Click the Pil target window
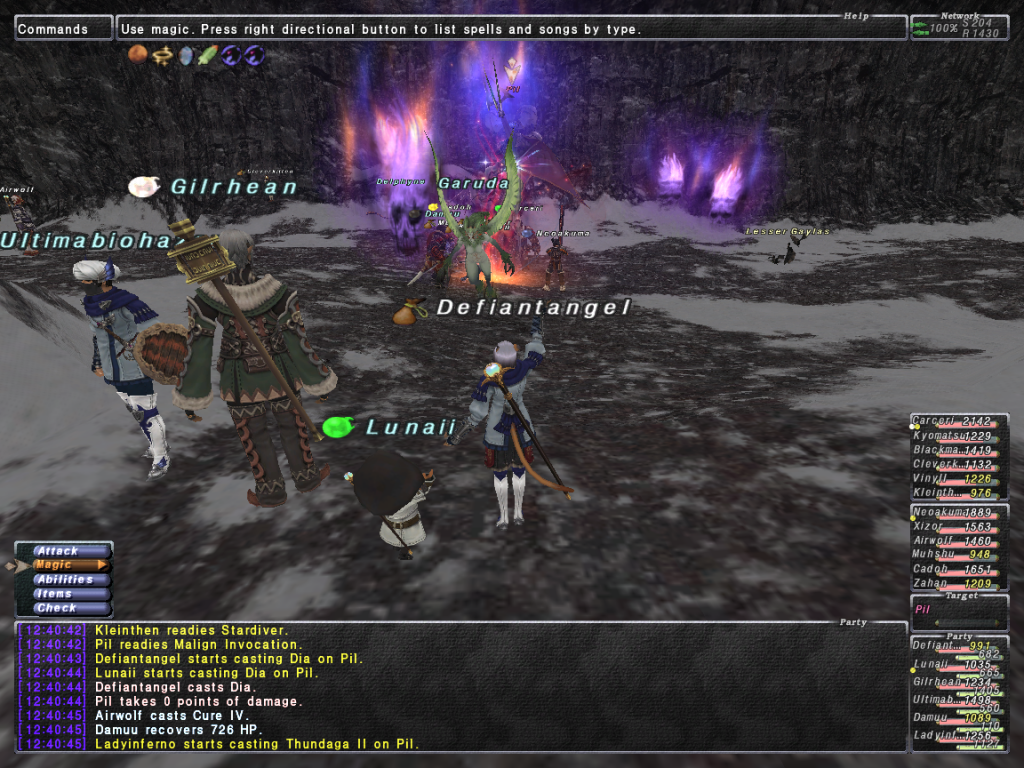1024x768 pixels. pos(958,613)
